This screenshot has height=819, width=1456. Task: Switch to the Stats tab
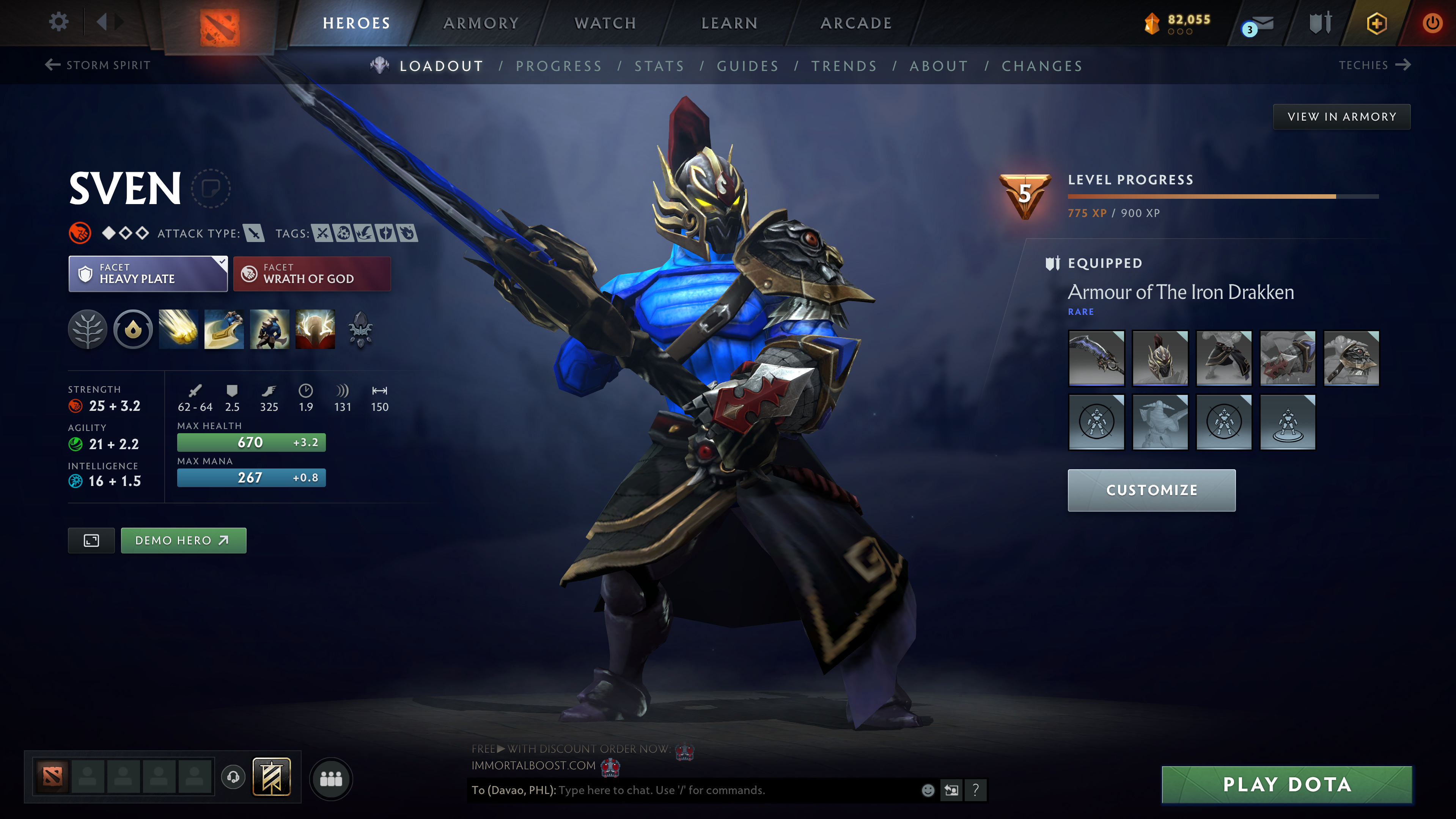click(x=660, y=66)
